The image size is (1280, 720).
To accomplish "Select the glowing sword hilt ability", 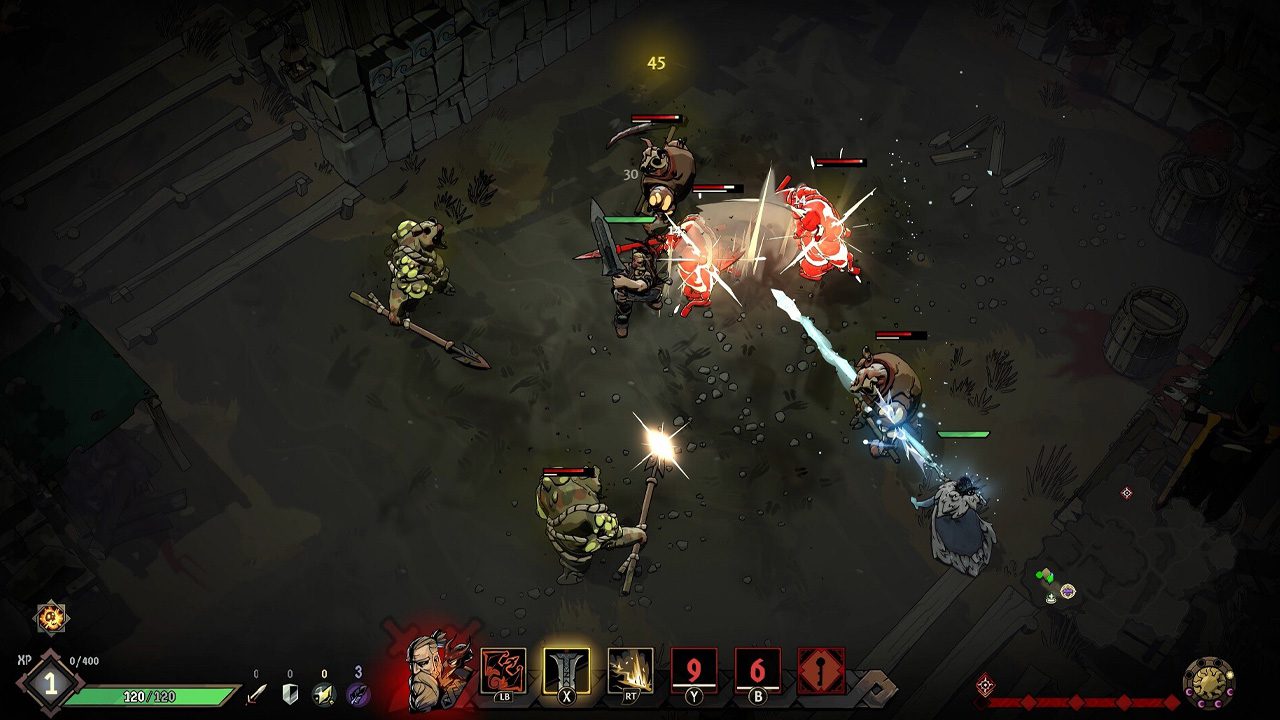I will (566, 670).
